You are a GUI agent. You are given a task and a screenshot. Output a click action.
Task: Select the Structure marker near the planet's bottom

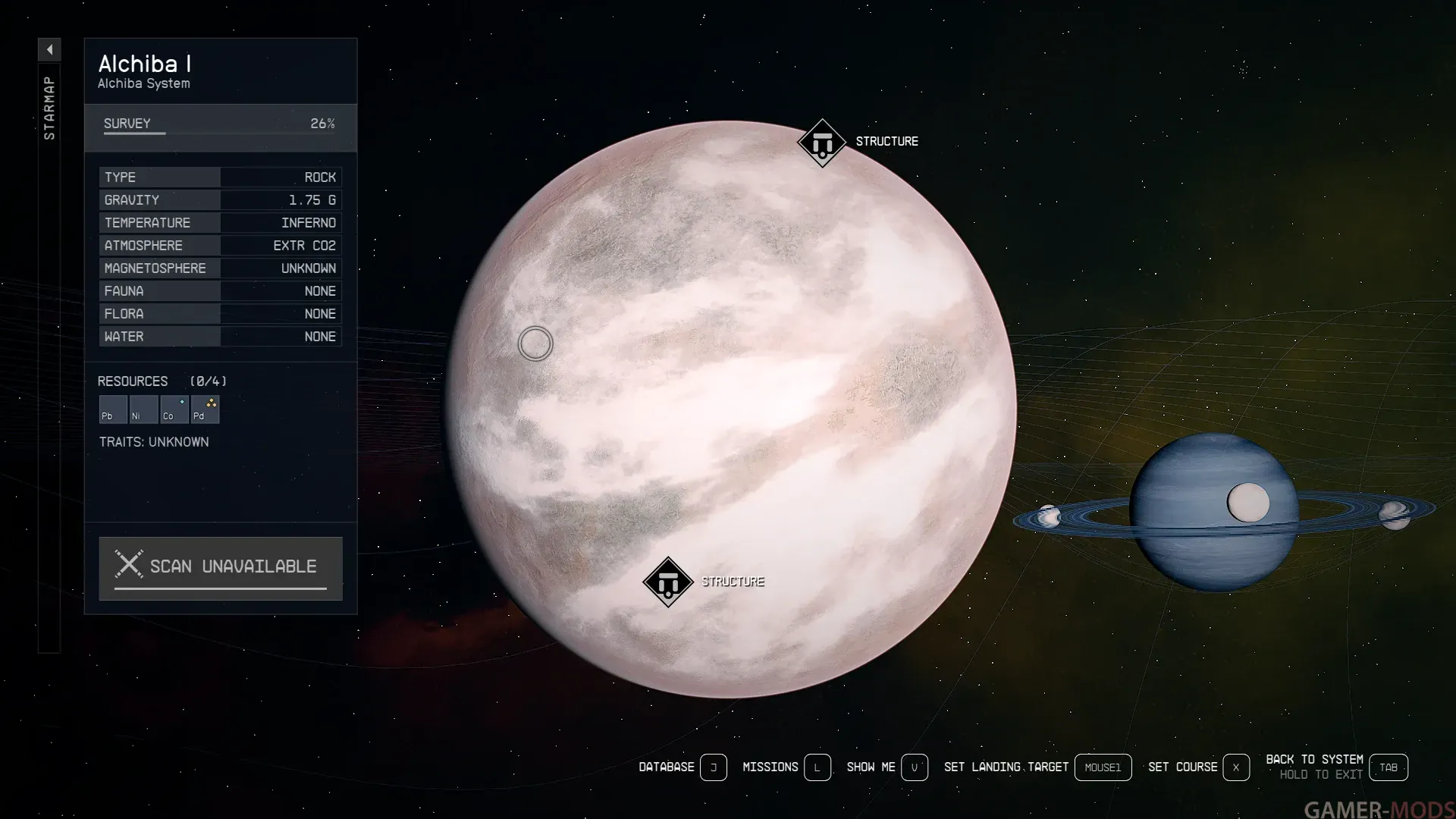point(668,582)
